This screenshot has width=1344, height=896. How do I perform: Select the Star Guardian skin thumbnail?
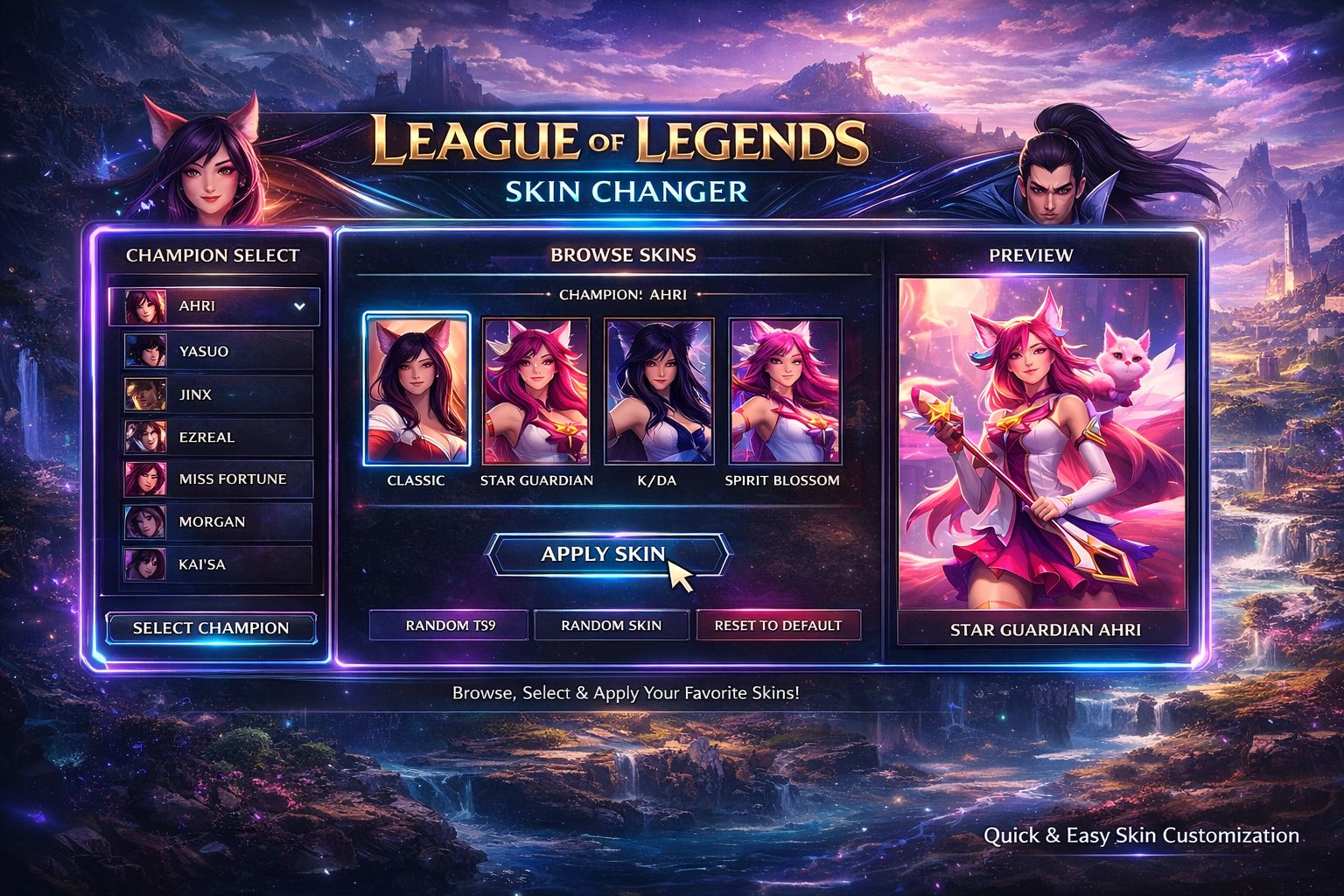point(536,391)
